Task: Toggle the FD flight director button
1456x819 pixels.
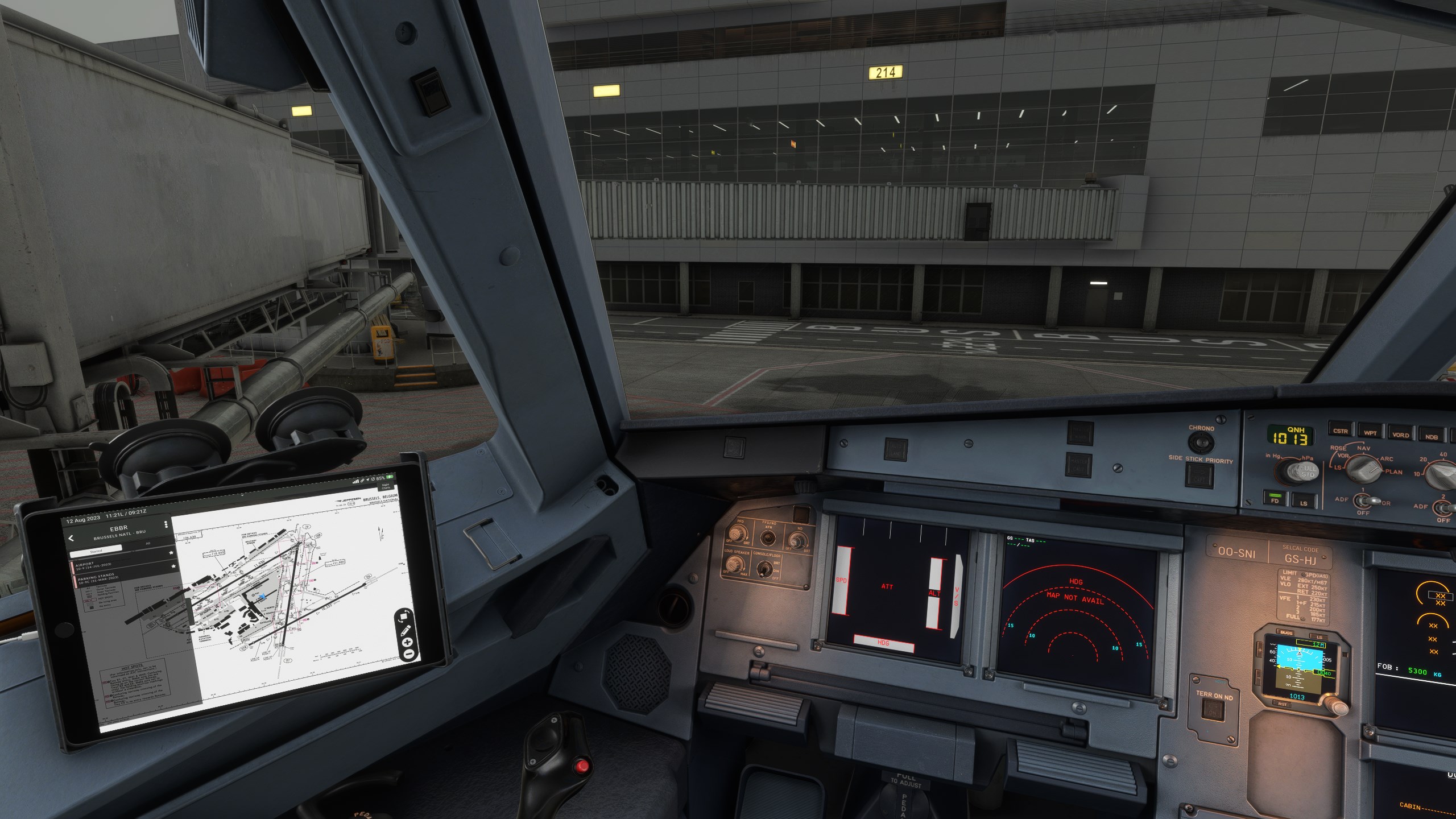Action: point(1275,499)
